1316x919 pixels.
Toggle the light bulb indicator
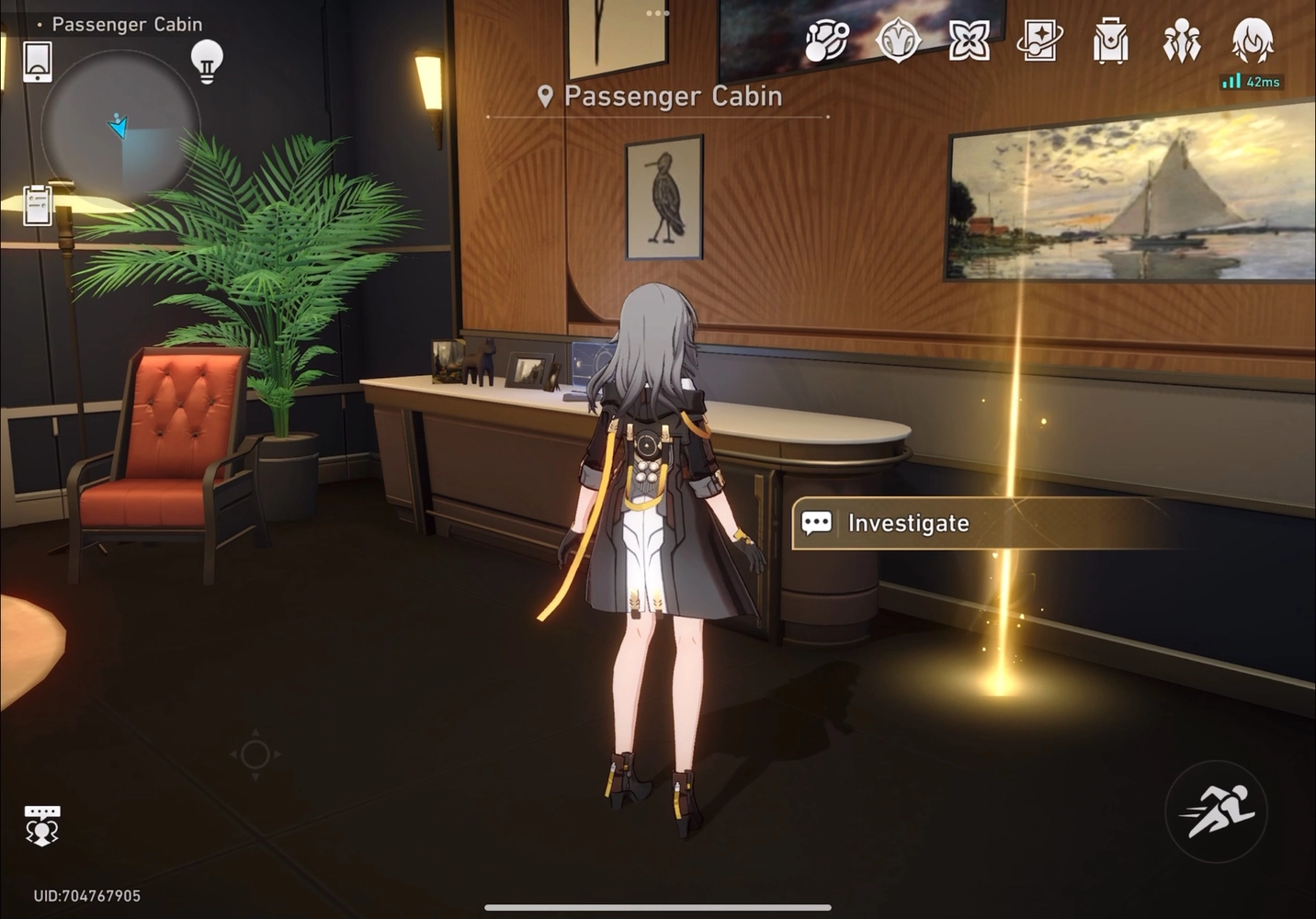206,61
